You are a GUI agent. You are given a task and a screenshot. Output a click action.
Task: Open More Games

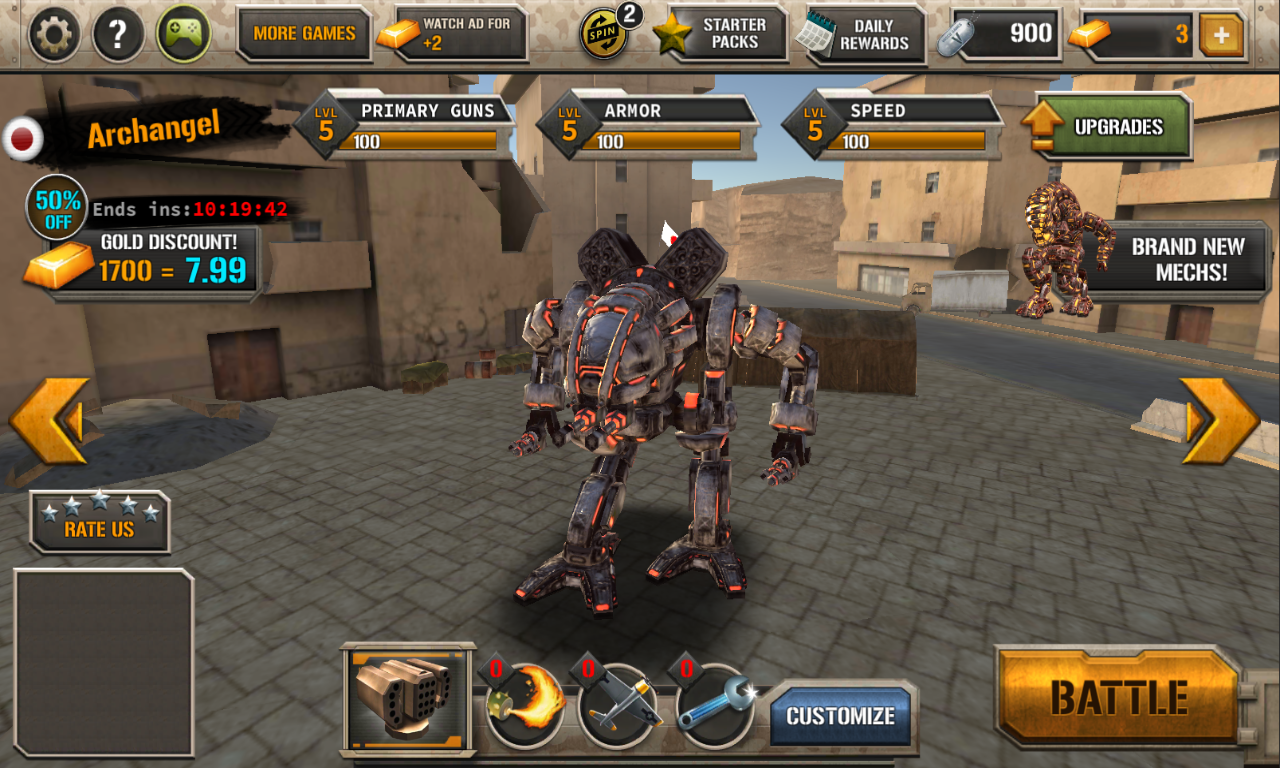coord(305,33)
